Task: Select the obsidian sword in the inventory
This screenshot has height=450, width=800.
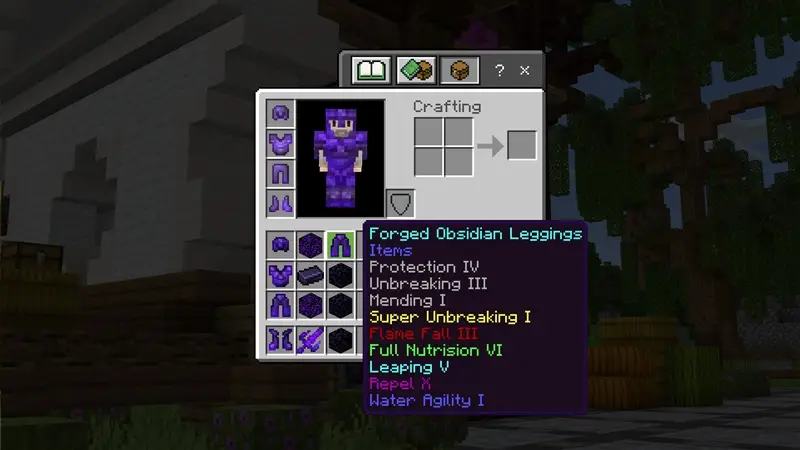Action: click(x=310, y=340)
